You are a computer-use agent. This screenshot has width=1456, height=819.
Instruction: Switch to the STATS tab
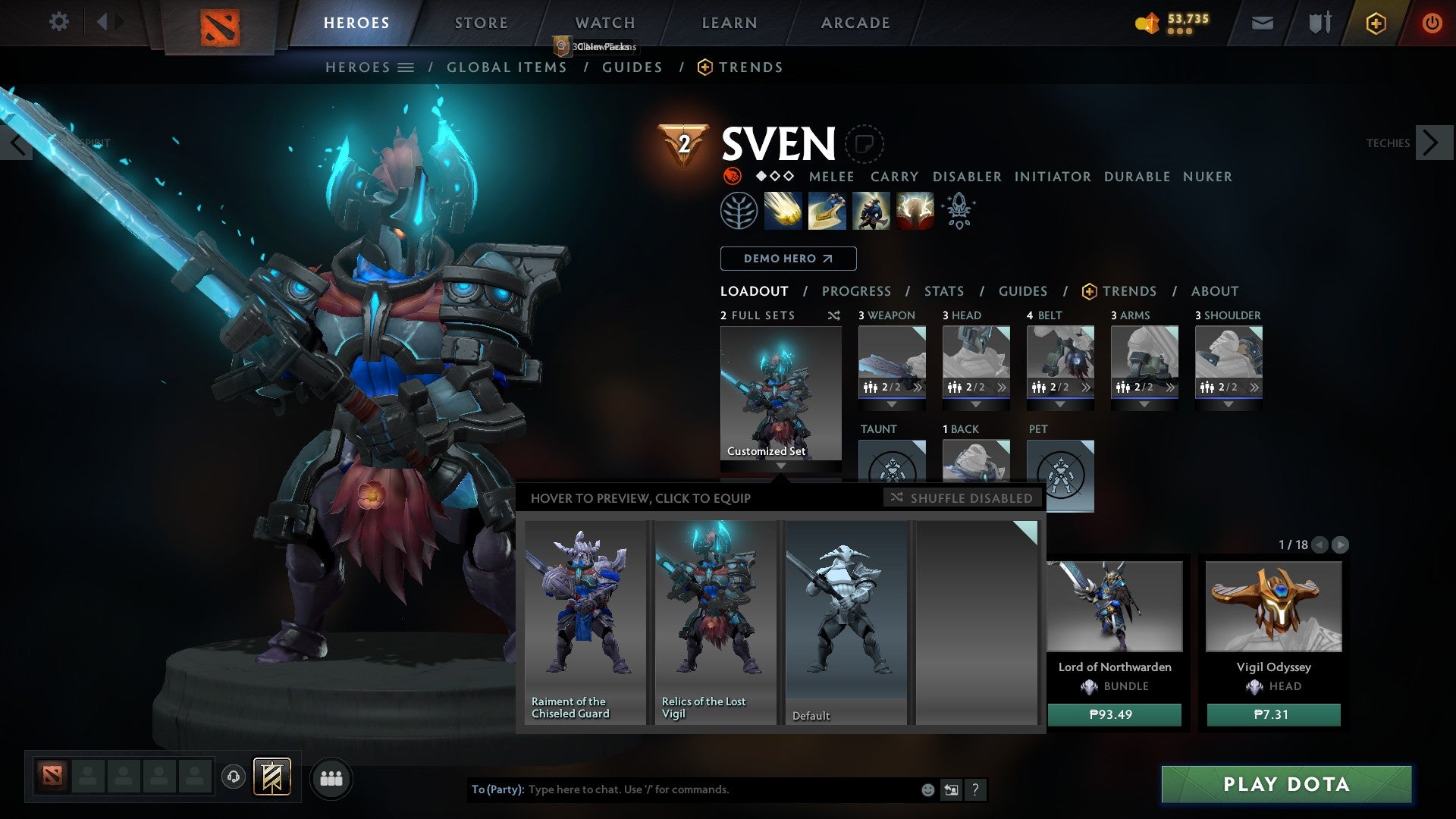943,290
